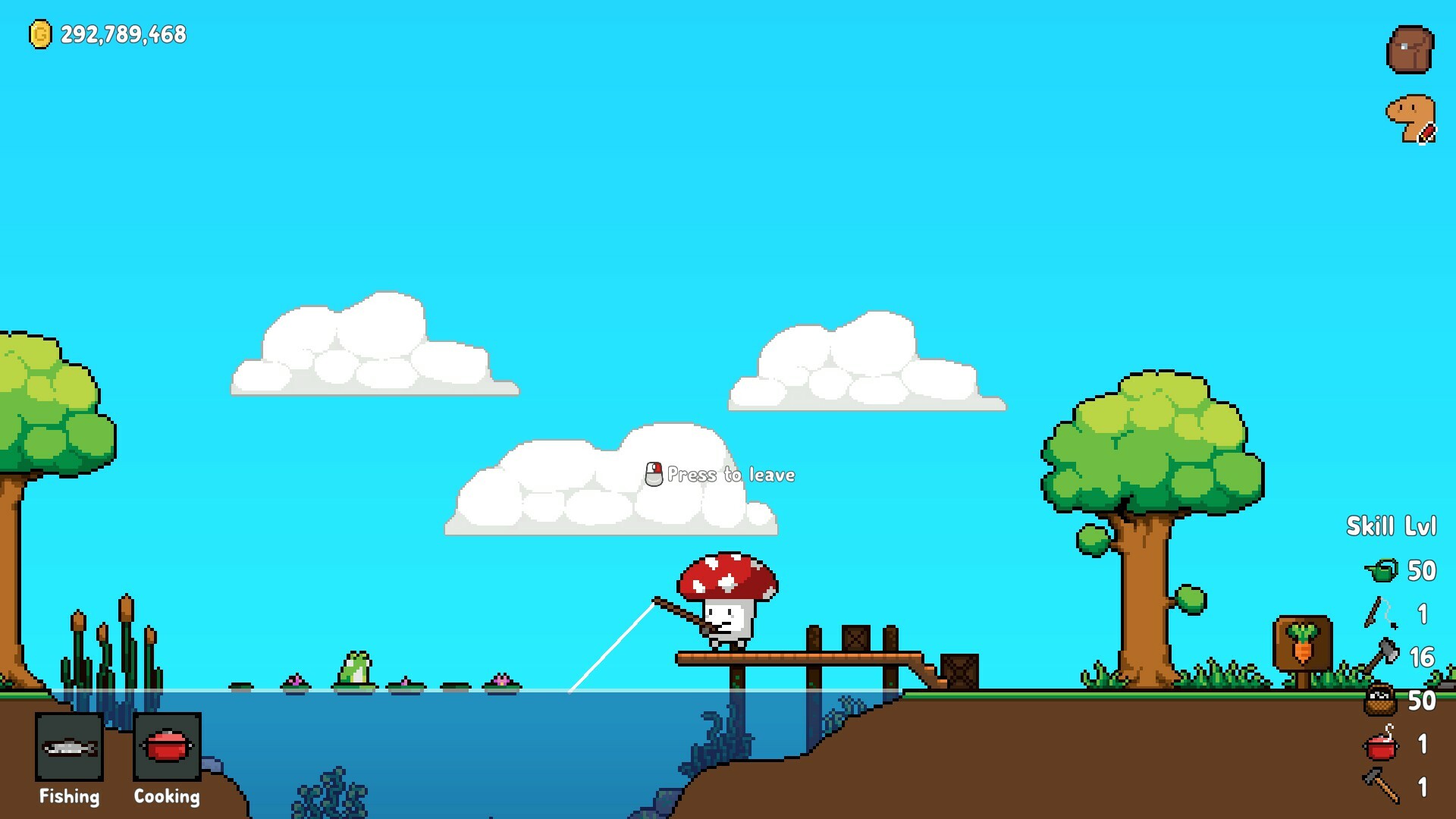Screen dimensions: 1456x819
Task: Click the frog in the pond
Action: (356, 667)
